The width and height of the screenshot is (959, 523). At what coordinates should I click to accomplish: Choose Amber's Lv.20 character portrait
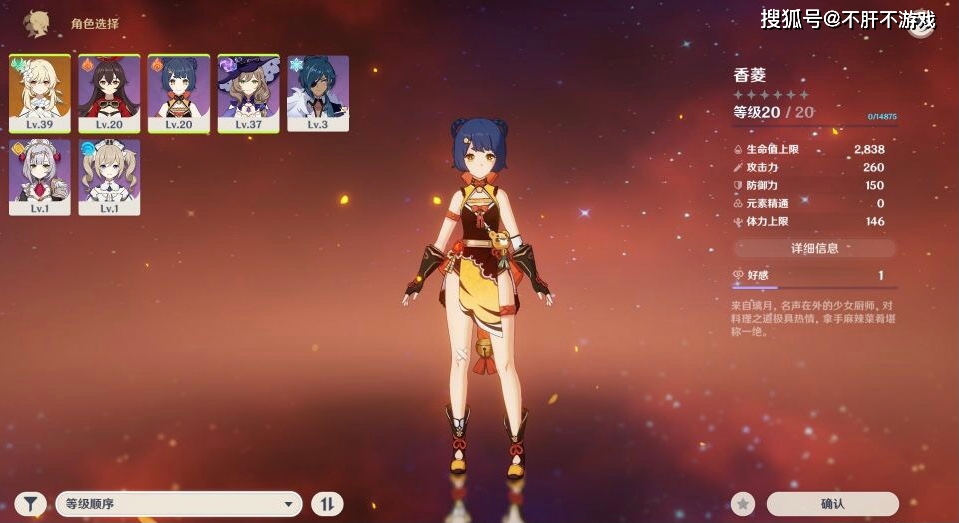(109, 93)
